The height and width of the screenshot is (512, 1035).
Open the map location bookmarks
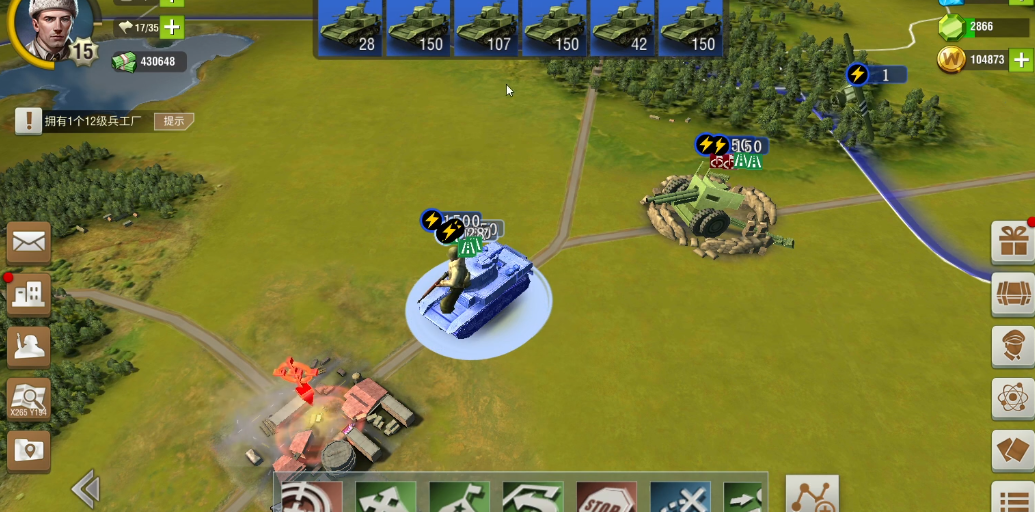coord(29,451)
